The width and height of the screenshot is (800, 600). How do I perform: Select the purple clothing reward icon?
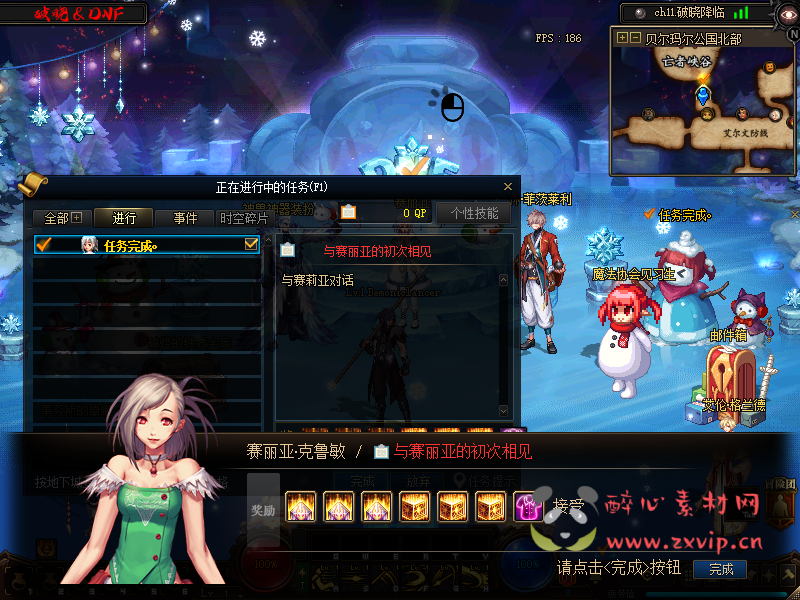pos(527,507)
